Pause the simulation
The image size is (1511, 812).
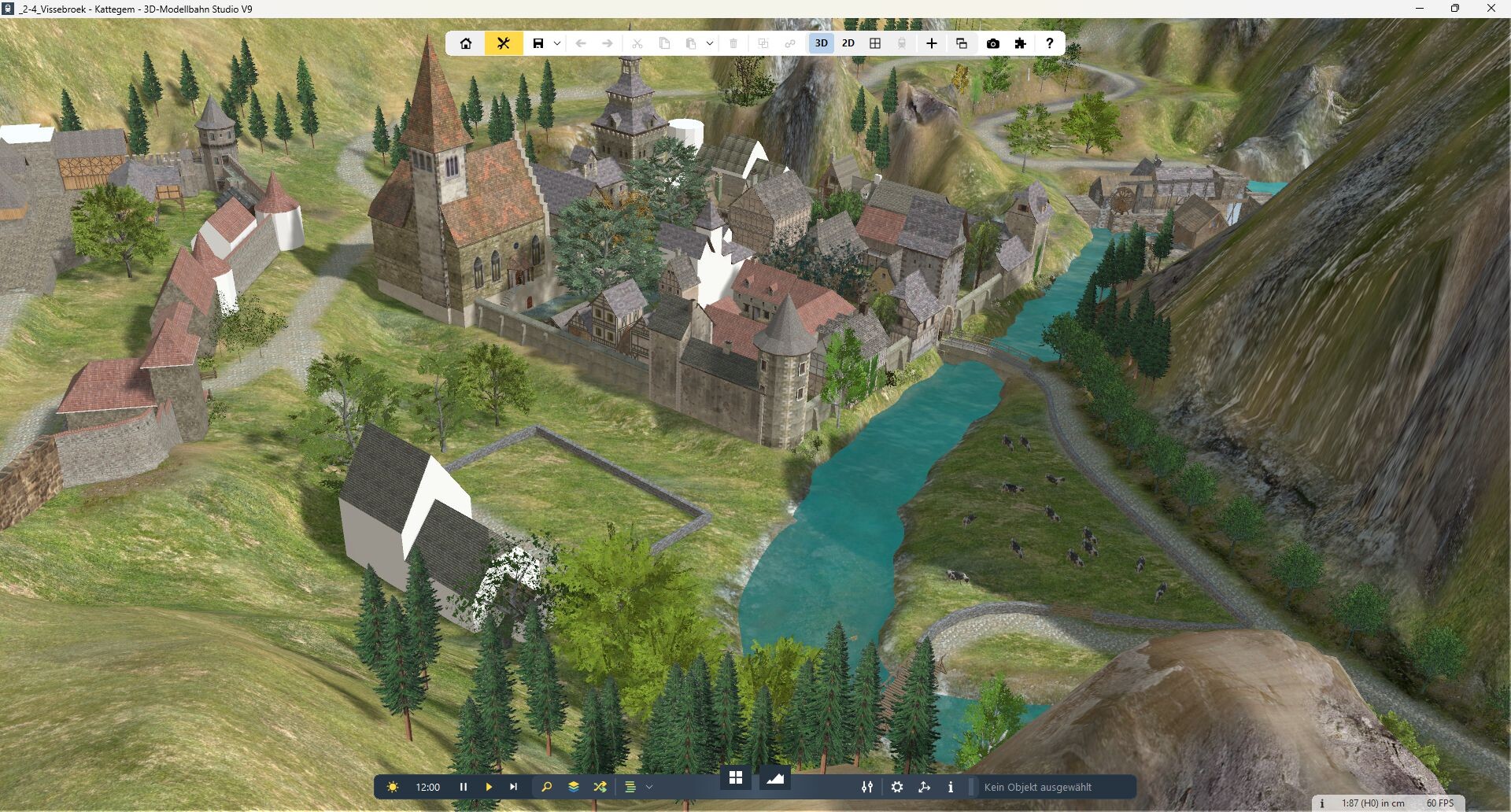(x=464, y=787)
